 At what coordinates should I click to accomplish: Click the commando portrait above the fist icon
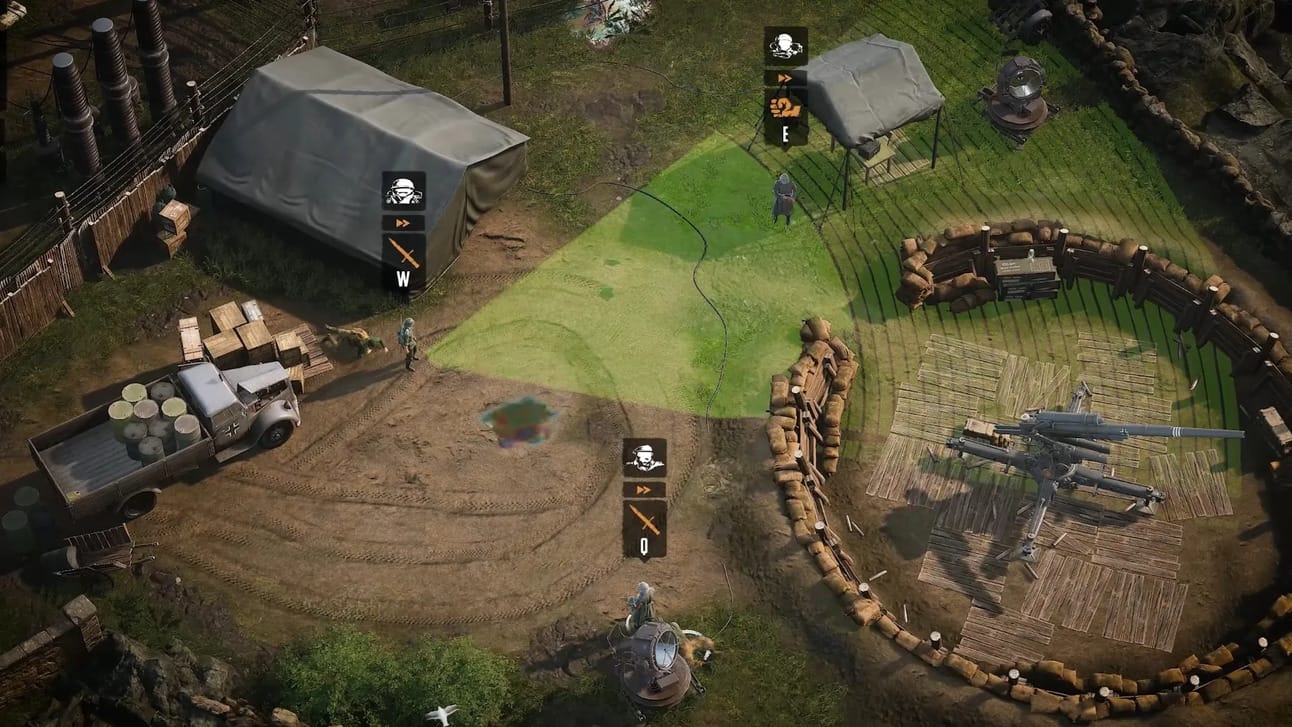click(785, 46)
